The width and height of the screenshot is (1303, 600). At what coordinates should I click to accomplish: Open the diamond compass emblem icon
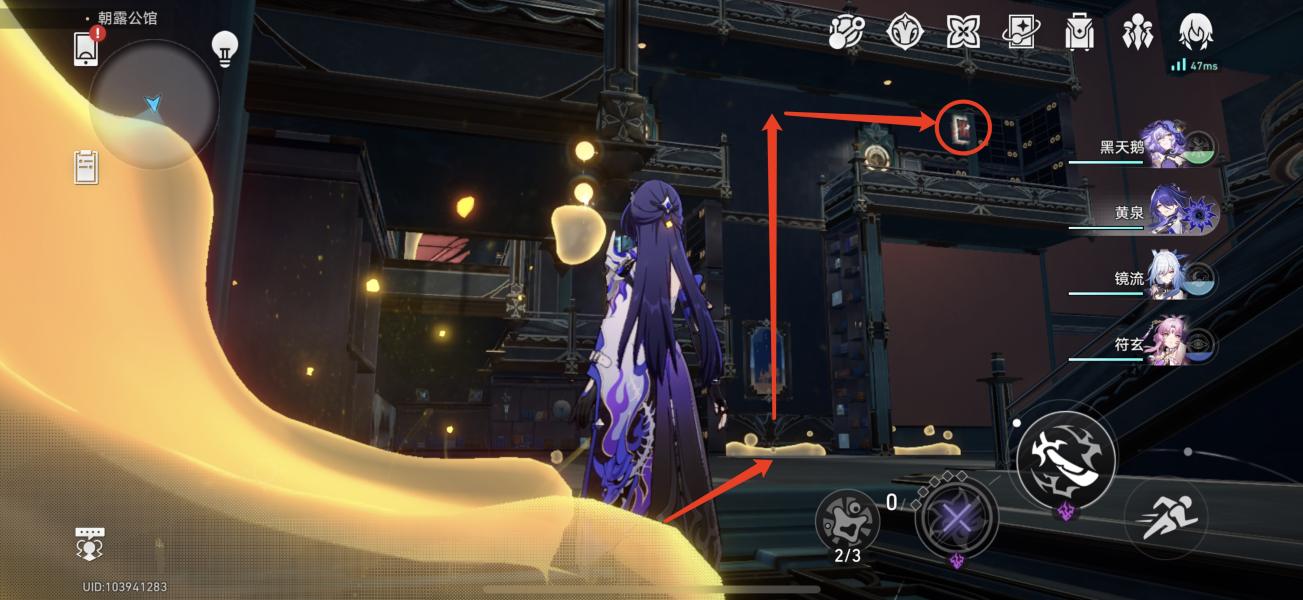[904, 33]
